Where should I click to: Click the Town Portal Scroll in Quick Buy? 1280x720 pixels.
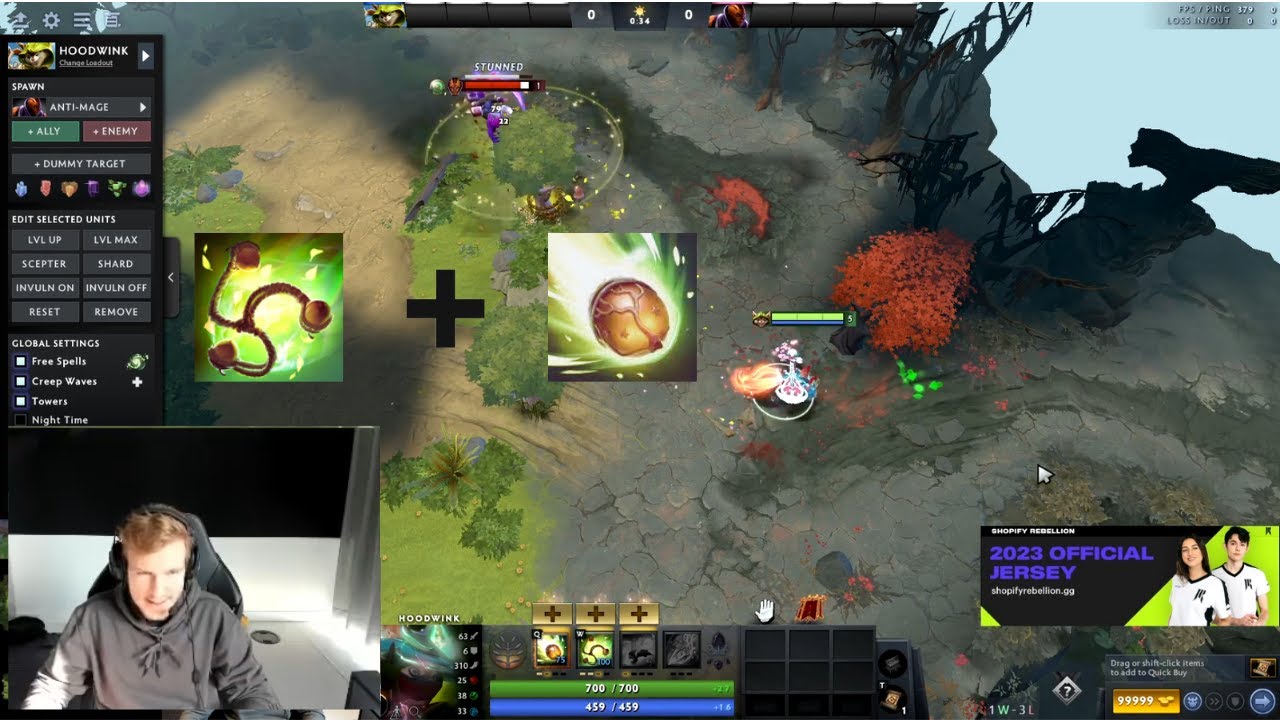pyautogui.click(x=1261, y=670)
